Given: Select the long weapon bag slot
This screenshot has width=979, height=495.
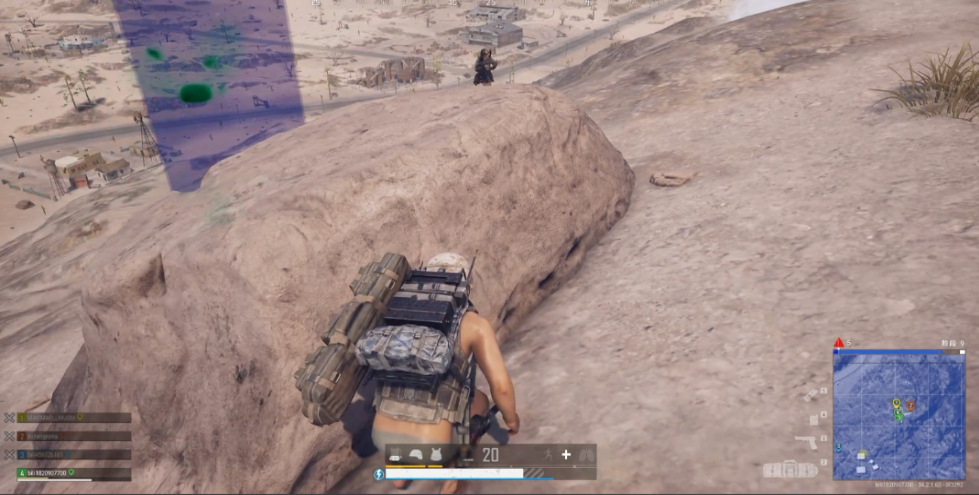Looking at the screenshot, I should (x=790, y=469).
